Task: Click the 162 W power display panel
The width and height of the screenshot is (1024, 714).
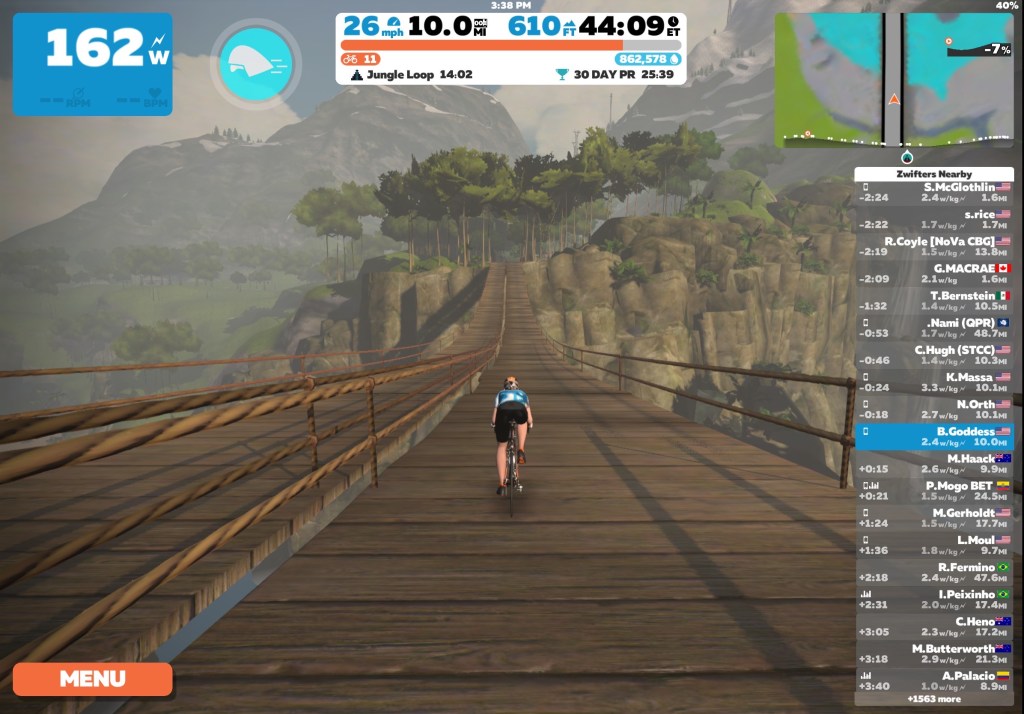Action: point(92,64)
